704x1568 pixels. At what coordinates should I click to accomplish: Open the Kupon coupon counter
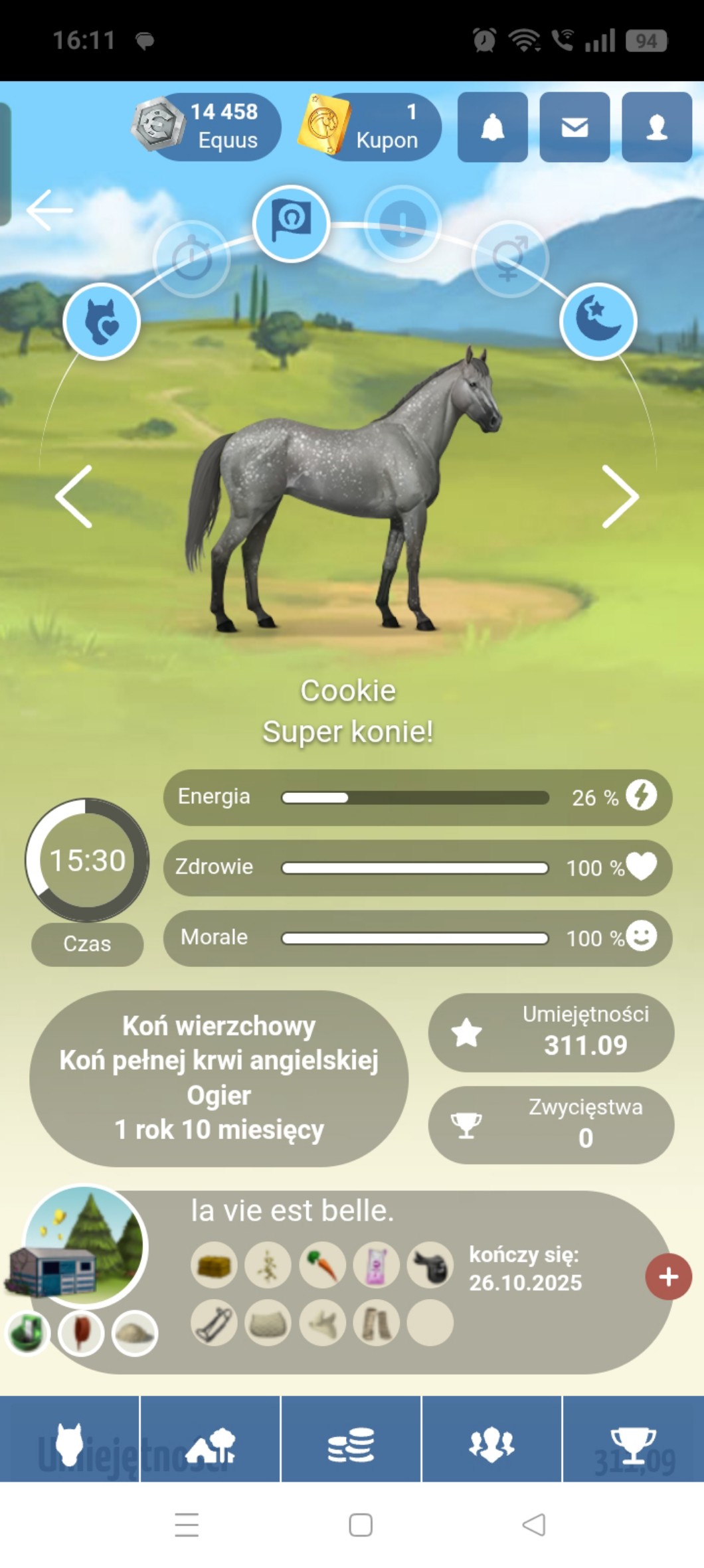tap(372, 126)
